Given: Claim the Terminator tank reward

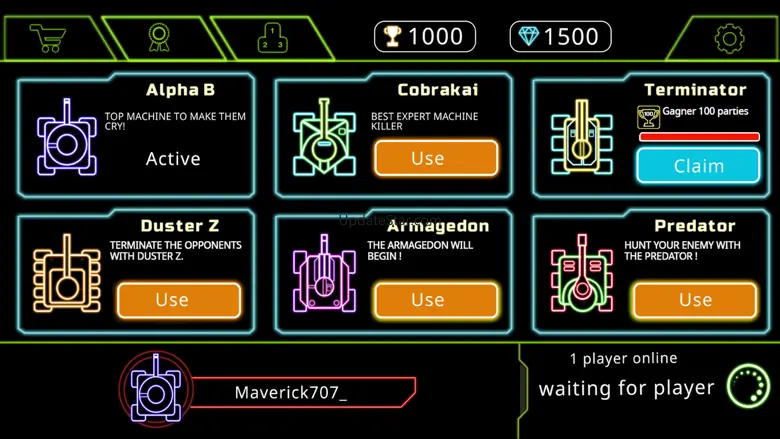Looking at the screenshot, I should point(698,166).
